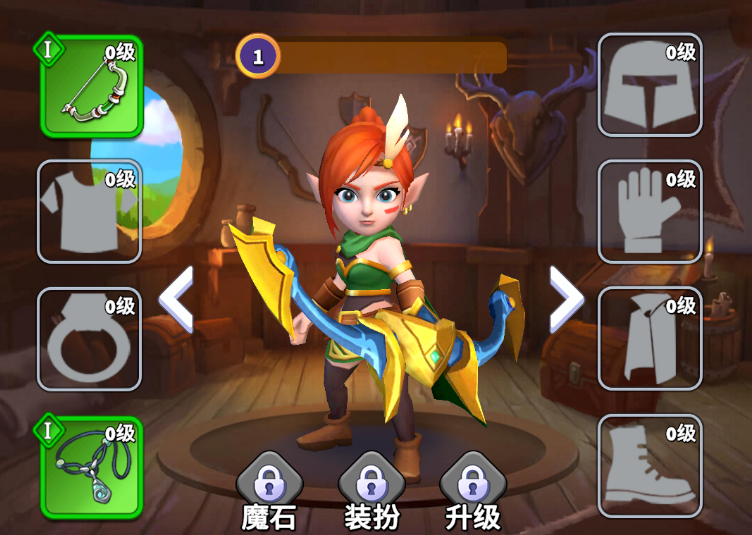752x535 pixels.
Task: Open the empty shirt armor slot
Action: click(89, 212)
